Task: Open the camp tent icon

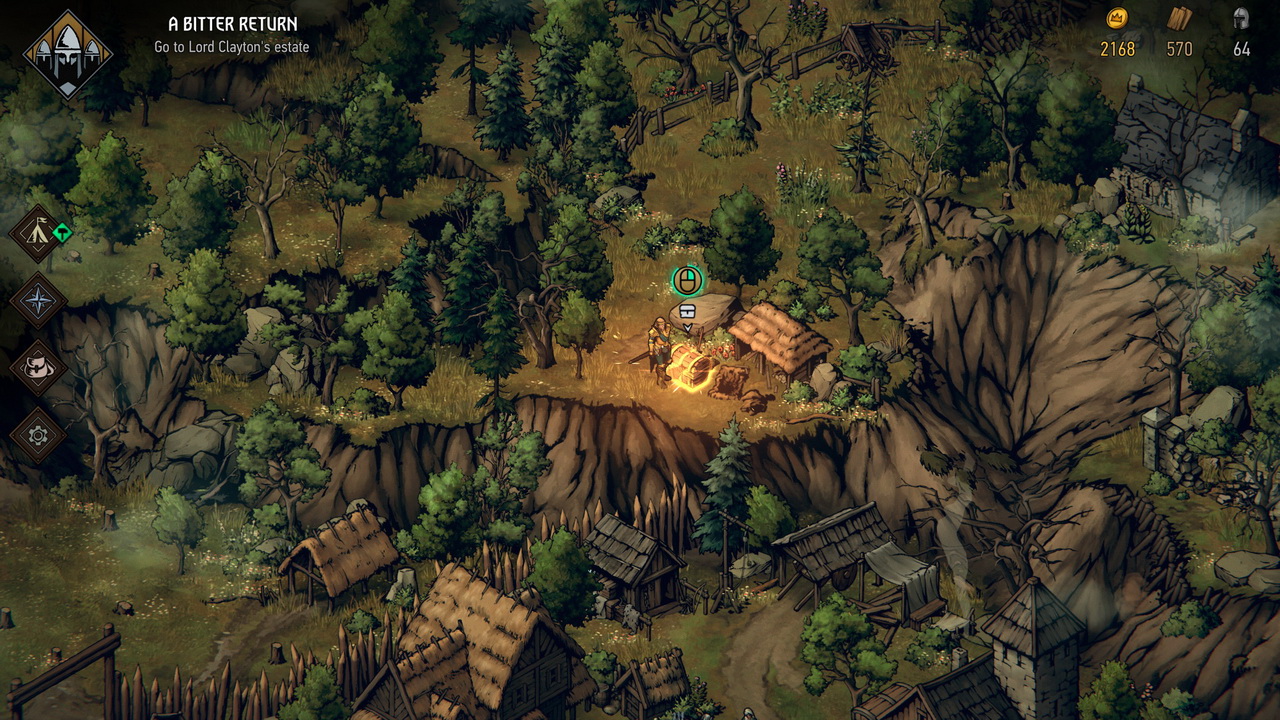Action: point(38,234)
